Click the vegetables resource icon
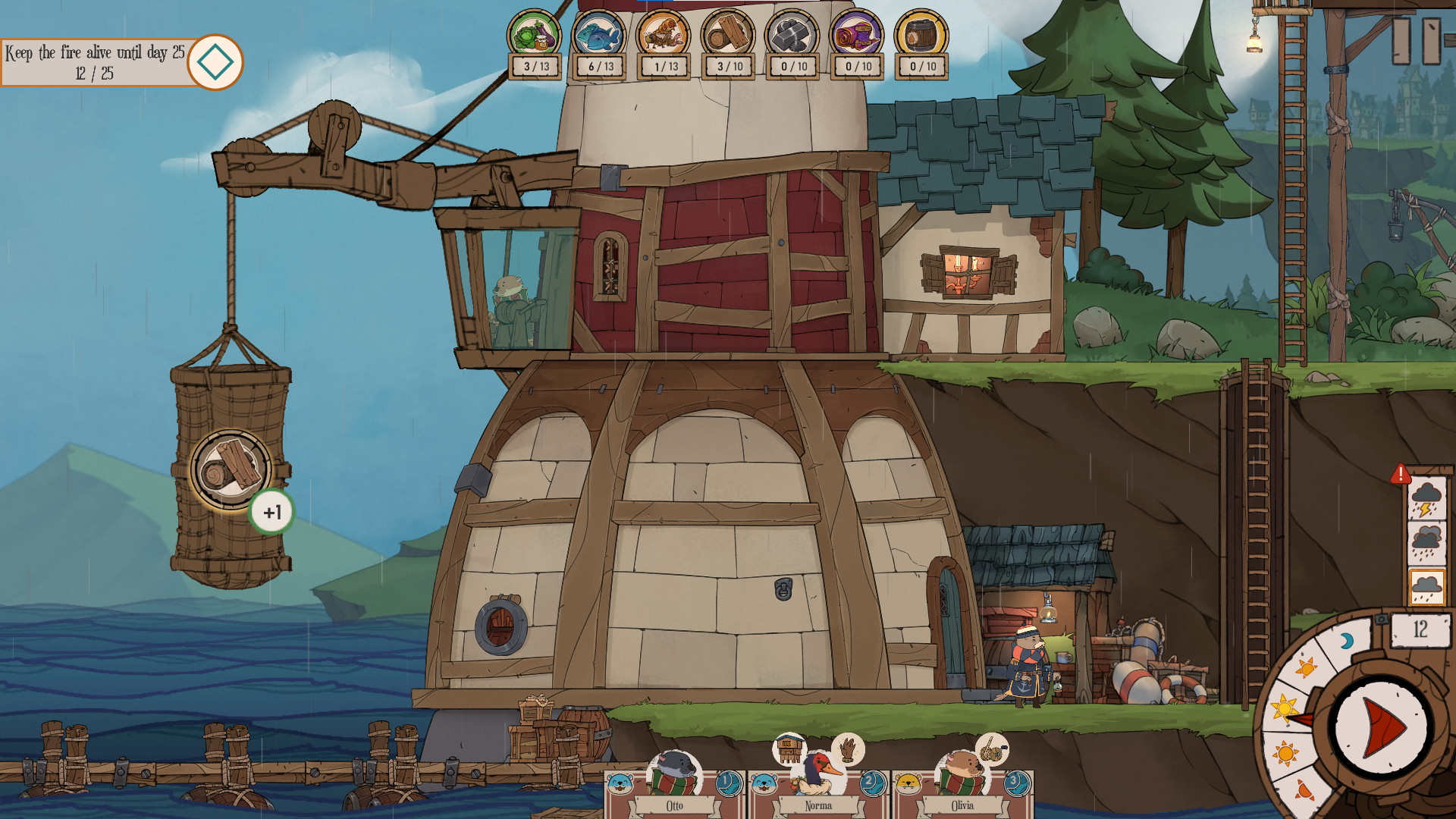 [535, 34]
